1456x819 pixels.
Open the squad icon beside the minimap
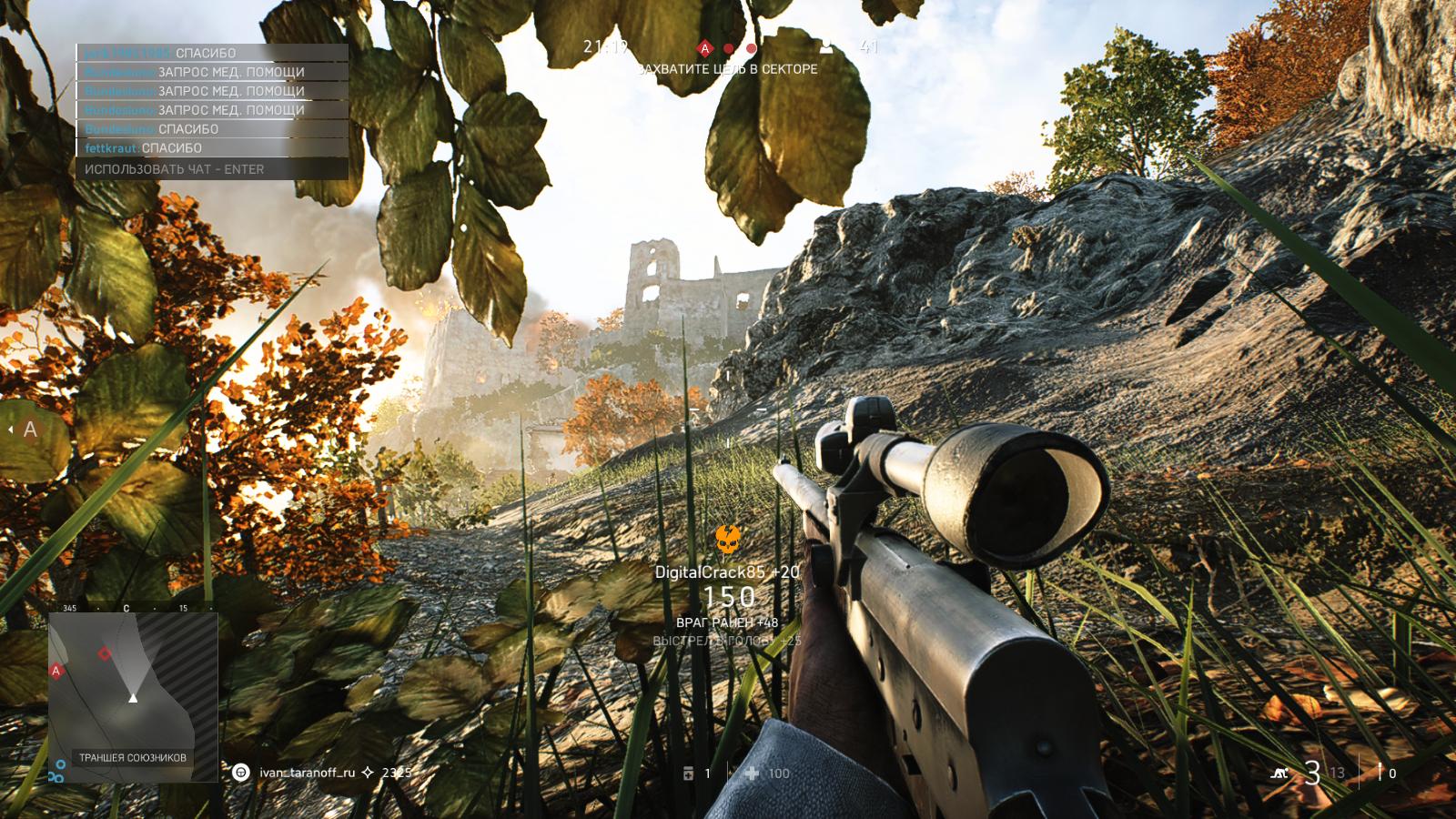coord(57,772)
